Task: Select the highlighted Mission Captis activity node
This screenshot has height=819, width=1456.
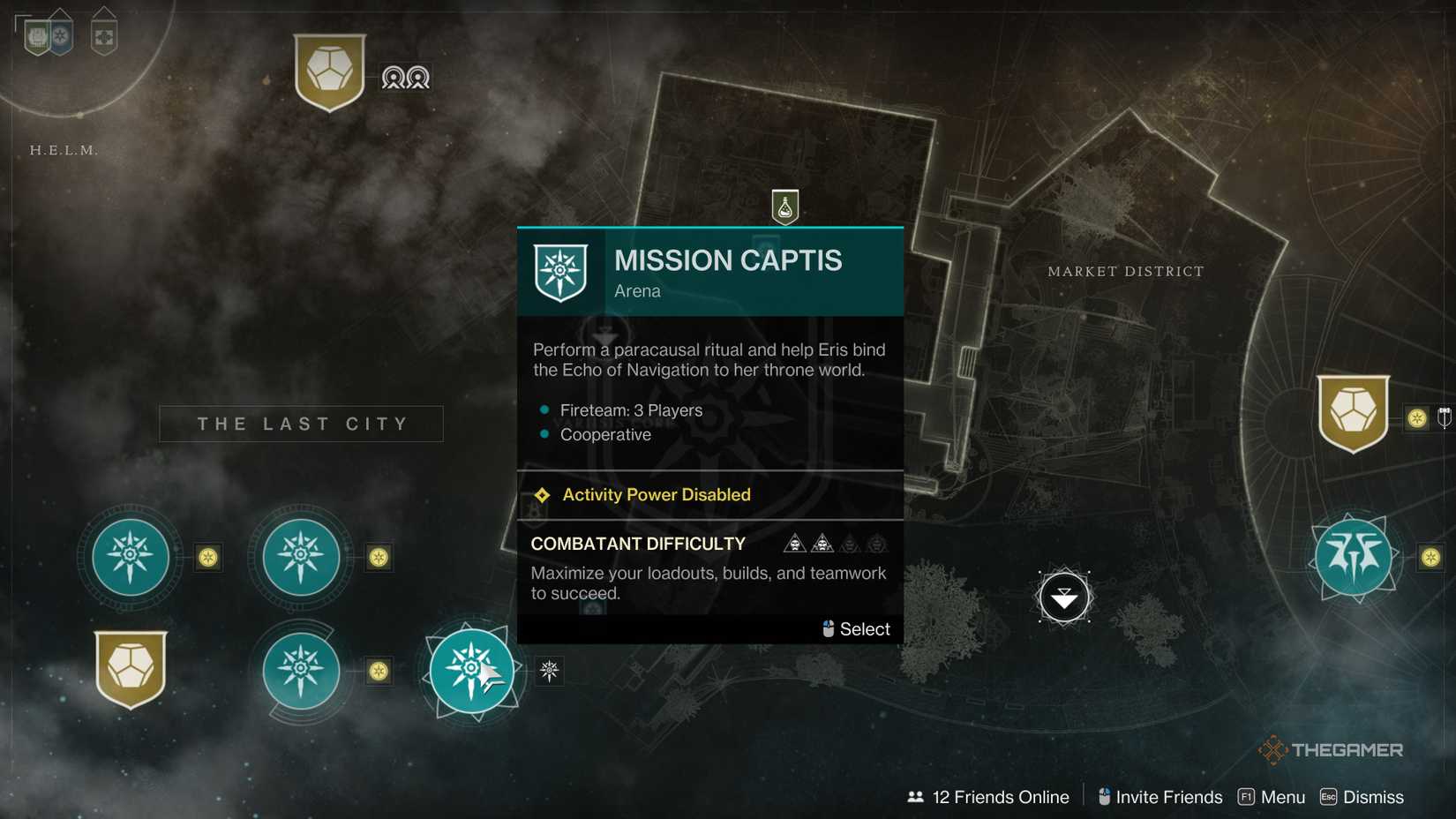Action: pos(472,671)
